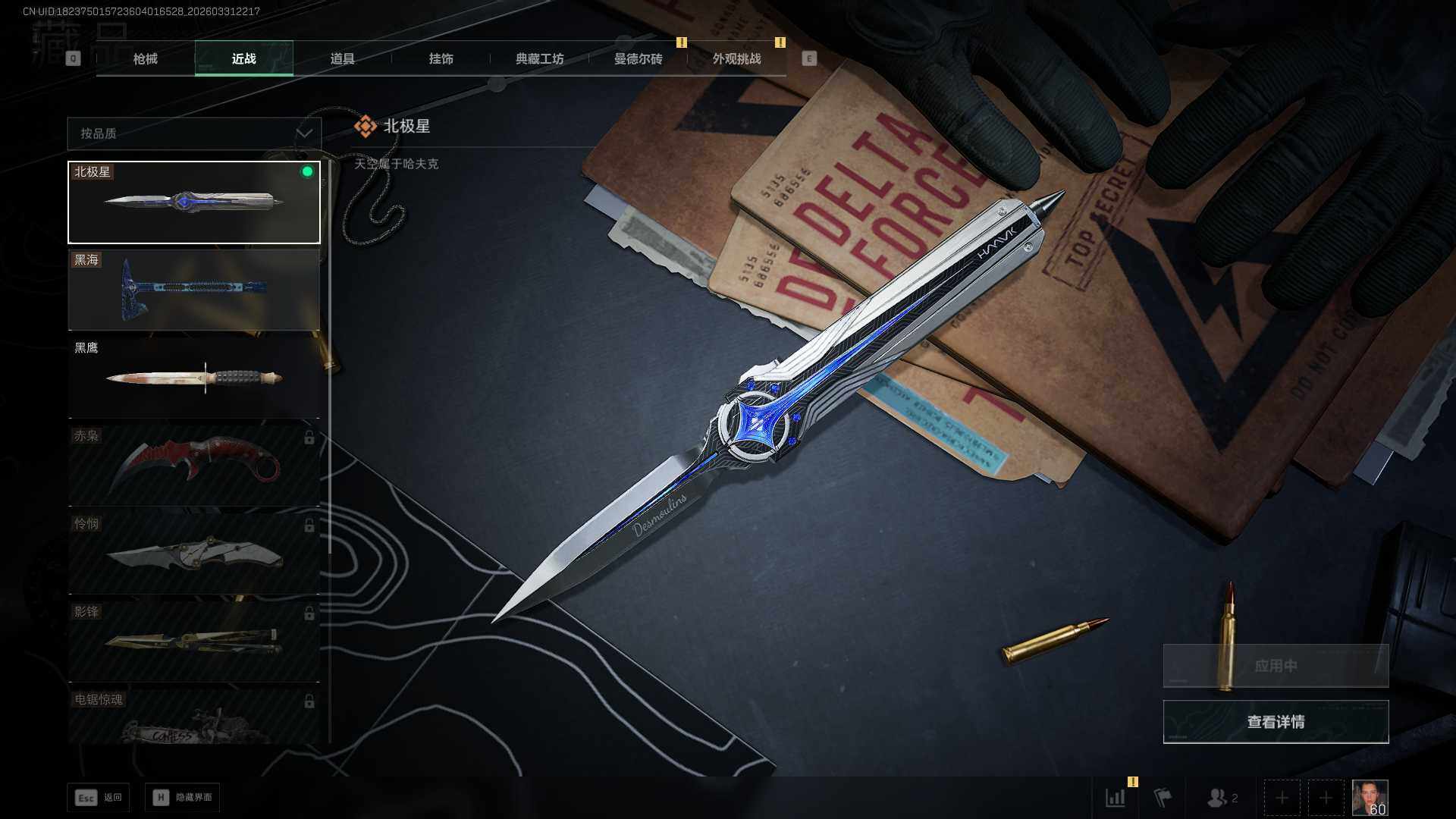Choose the locked 怜悯 knife skin
Image resolution: width=1456 pixels, height=819 pixels.
tap(194, 554)
